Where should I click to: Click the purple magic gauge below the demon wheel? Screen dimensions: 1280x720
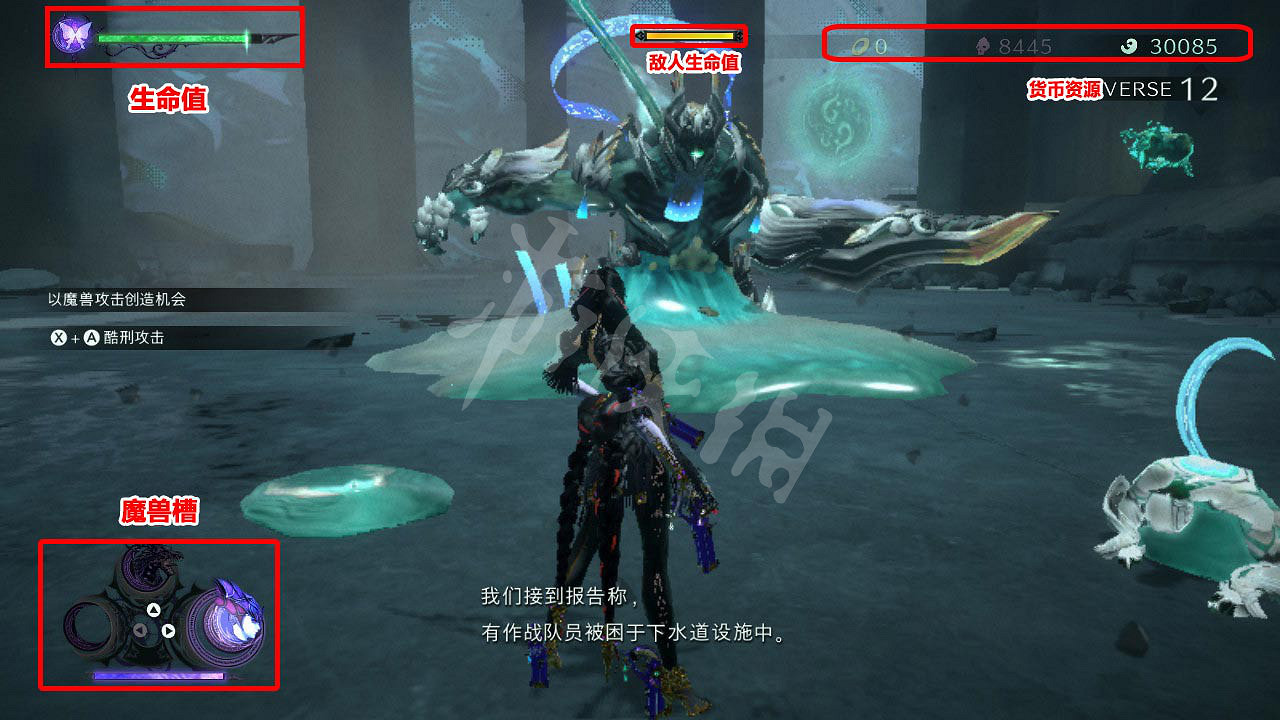click(158, 674)
